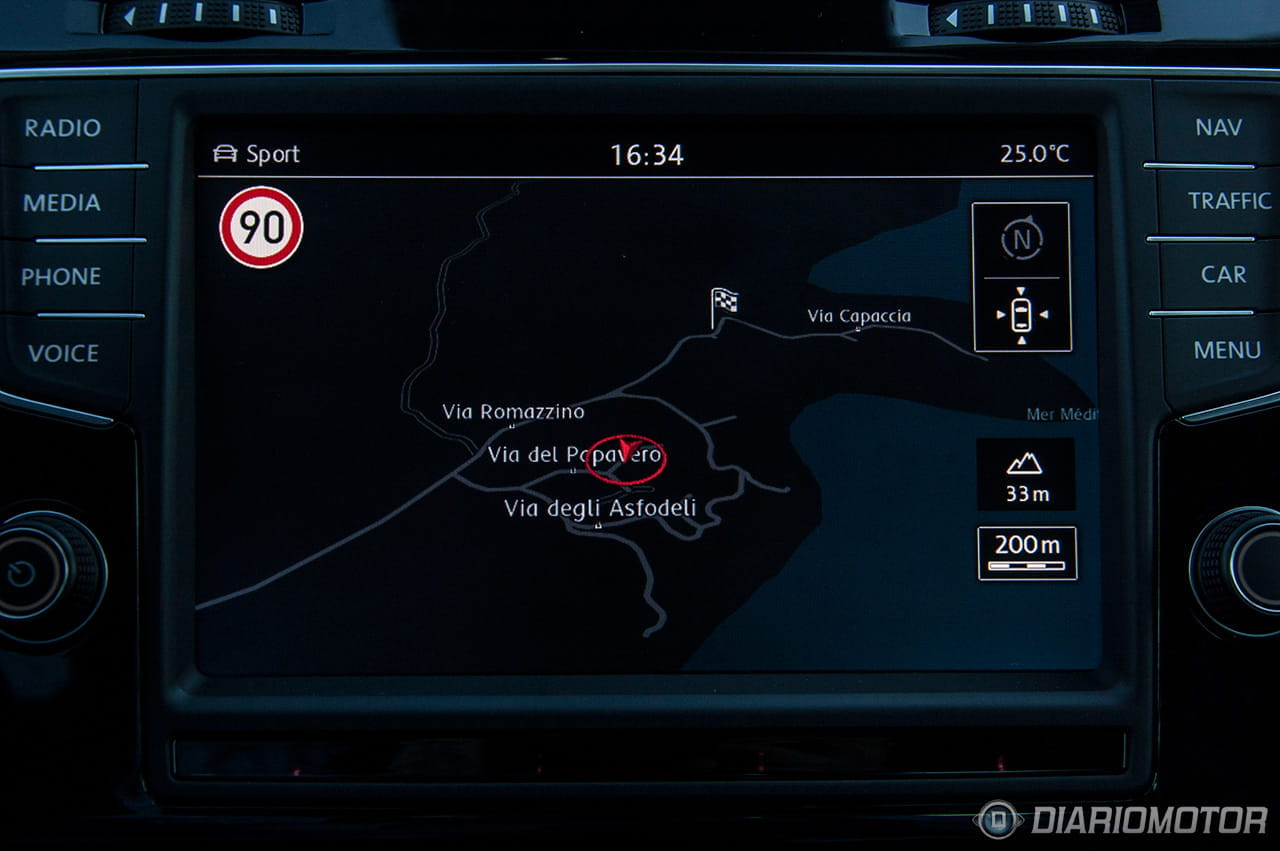This screenshot has height=851, width=1280.
Task: Open the CAR settings
Action: click(x=1223, y=275)
